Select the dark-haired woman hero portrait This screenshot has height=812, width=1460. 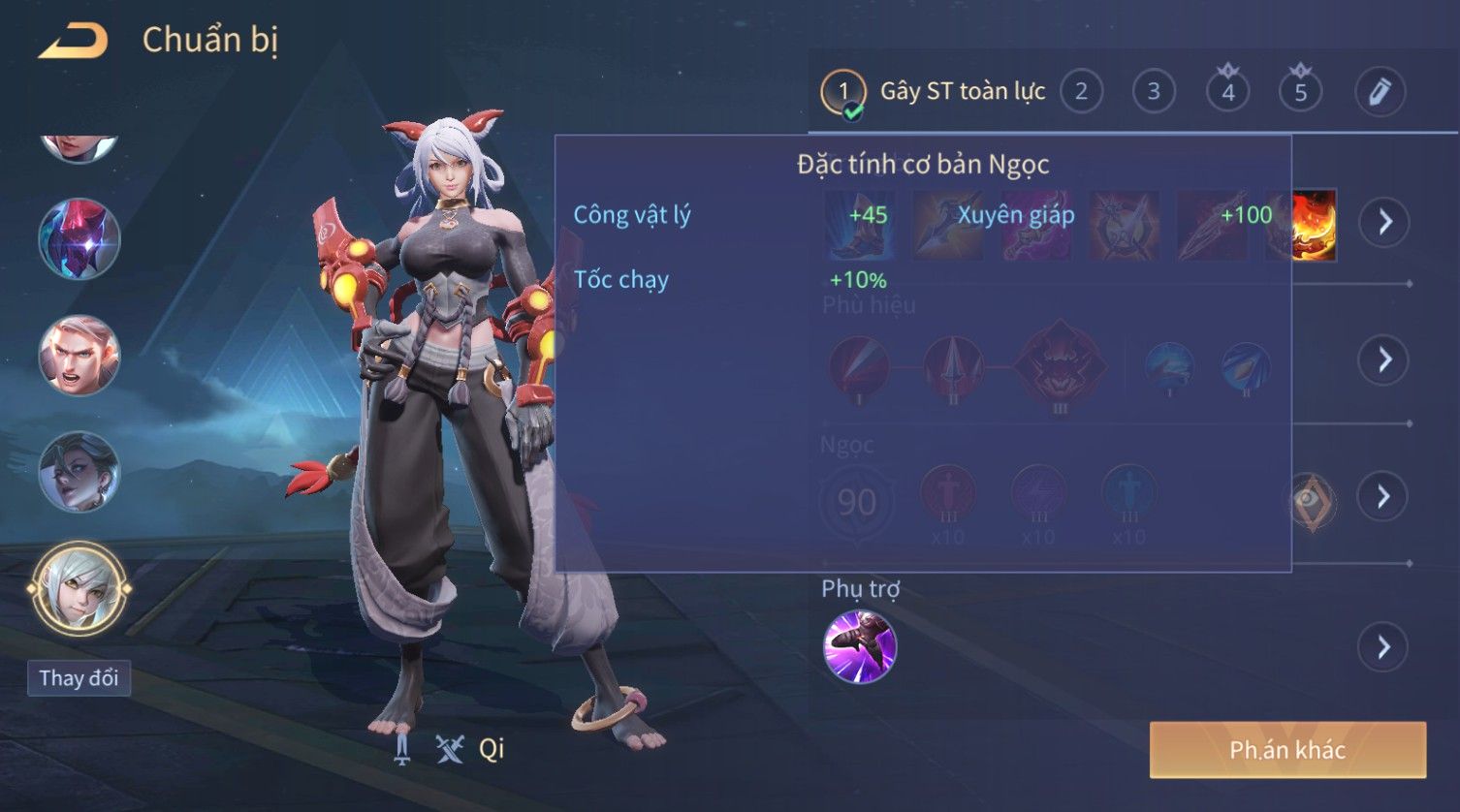(79, 472)
